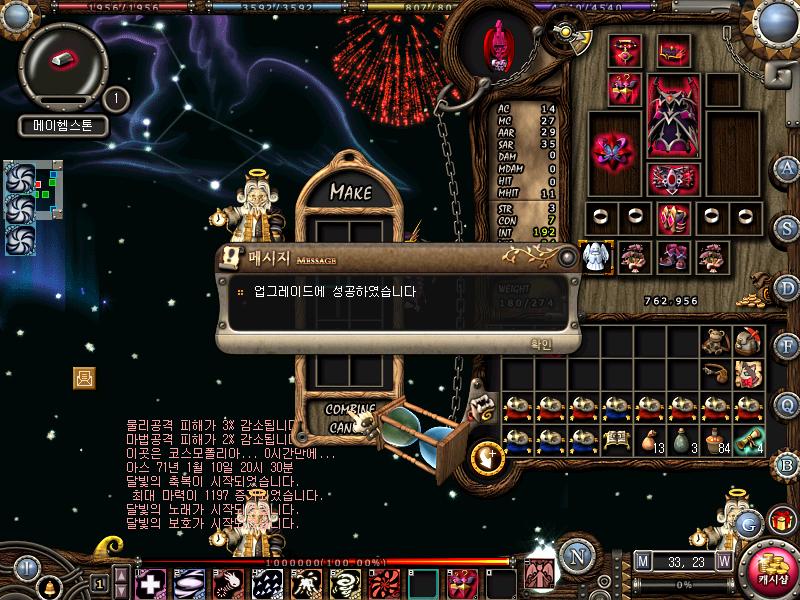The height and width of the screenshot is (600, 800).
Task: Click the M button beside coordinates
Action: (x=642, y=561)
